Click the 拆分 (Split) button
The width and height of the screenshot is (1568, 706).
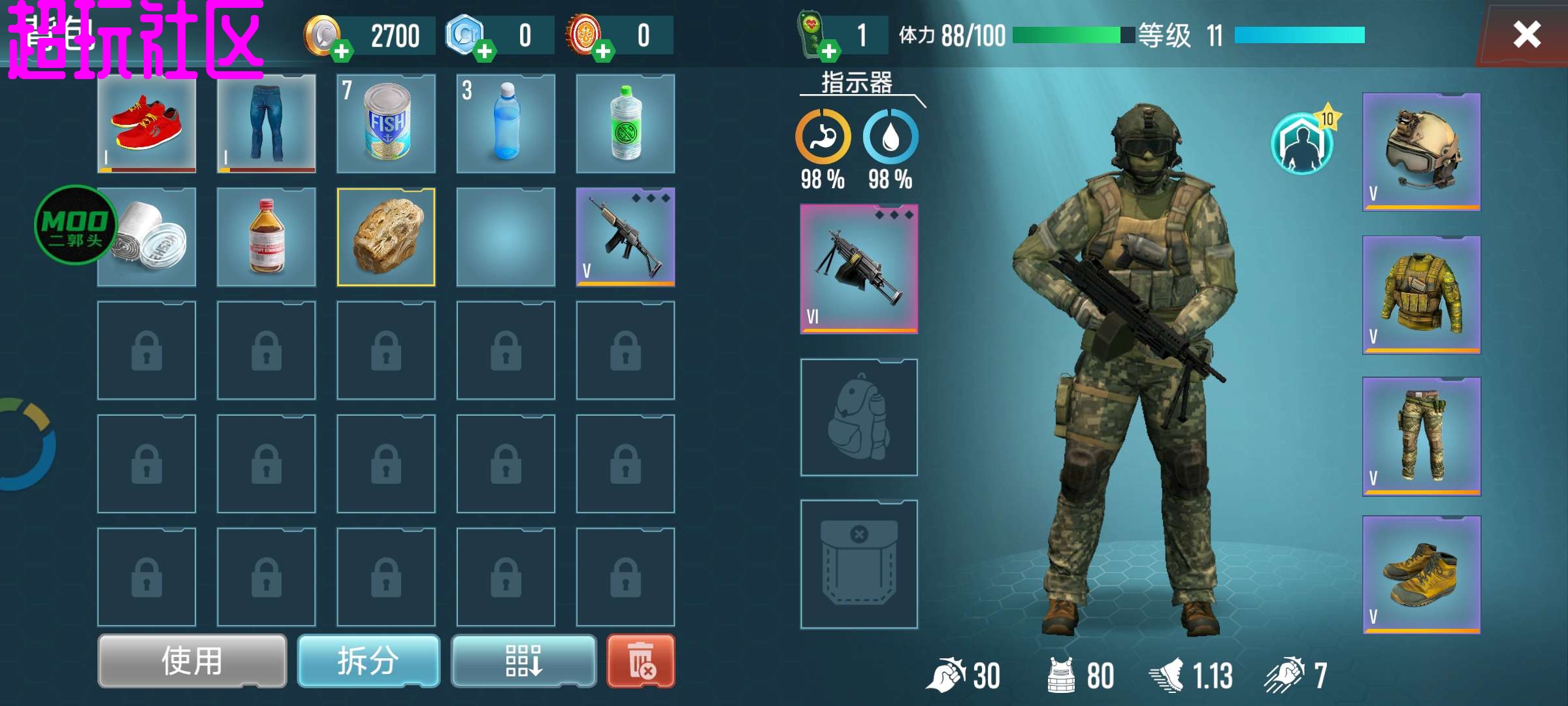coord(368,661)
